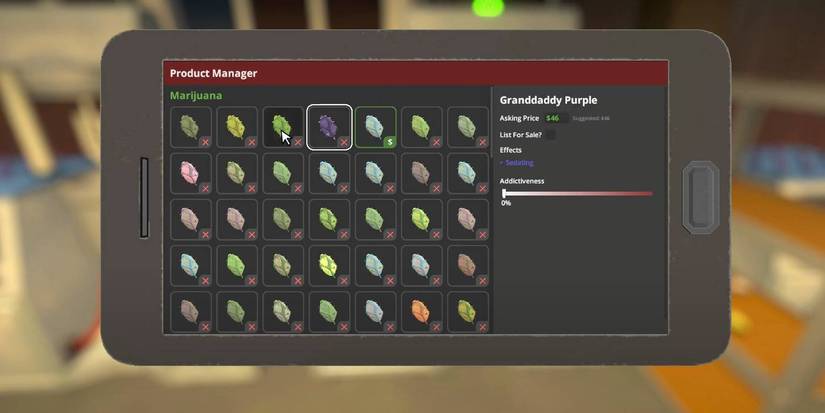Select the purple Granddaddy Purple bud tile
This screenshot has height=413, width=825.
click(329, 127)
